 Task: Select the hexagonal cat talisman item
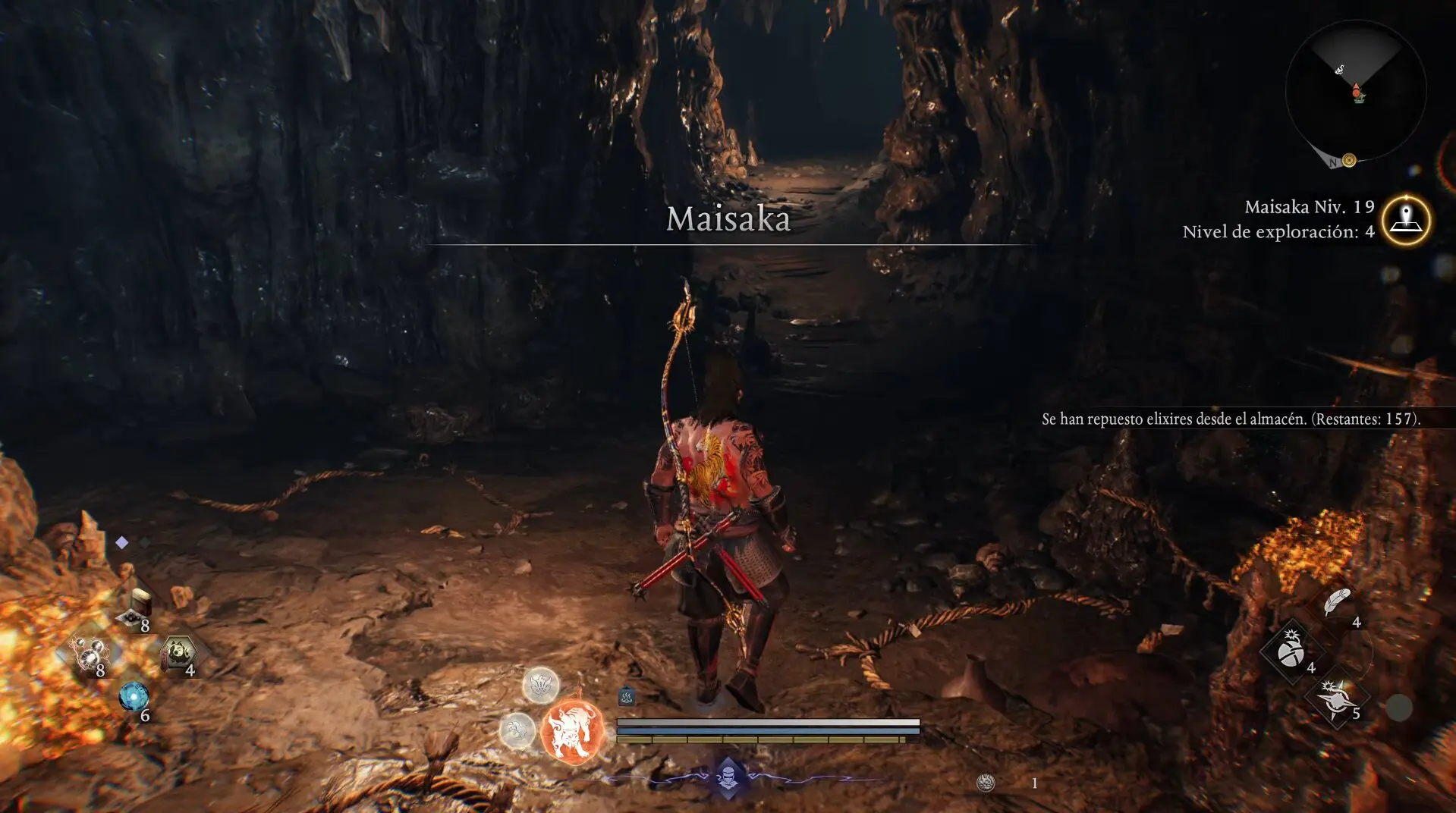[x=179, y=653]
